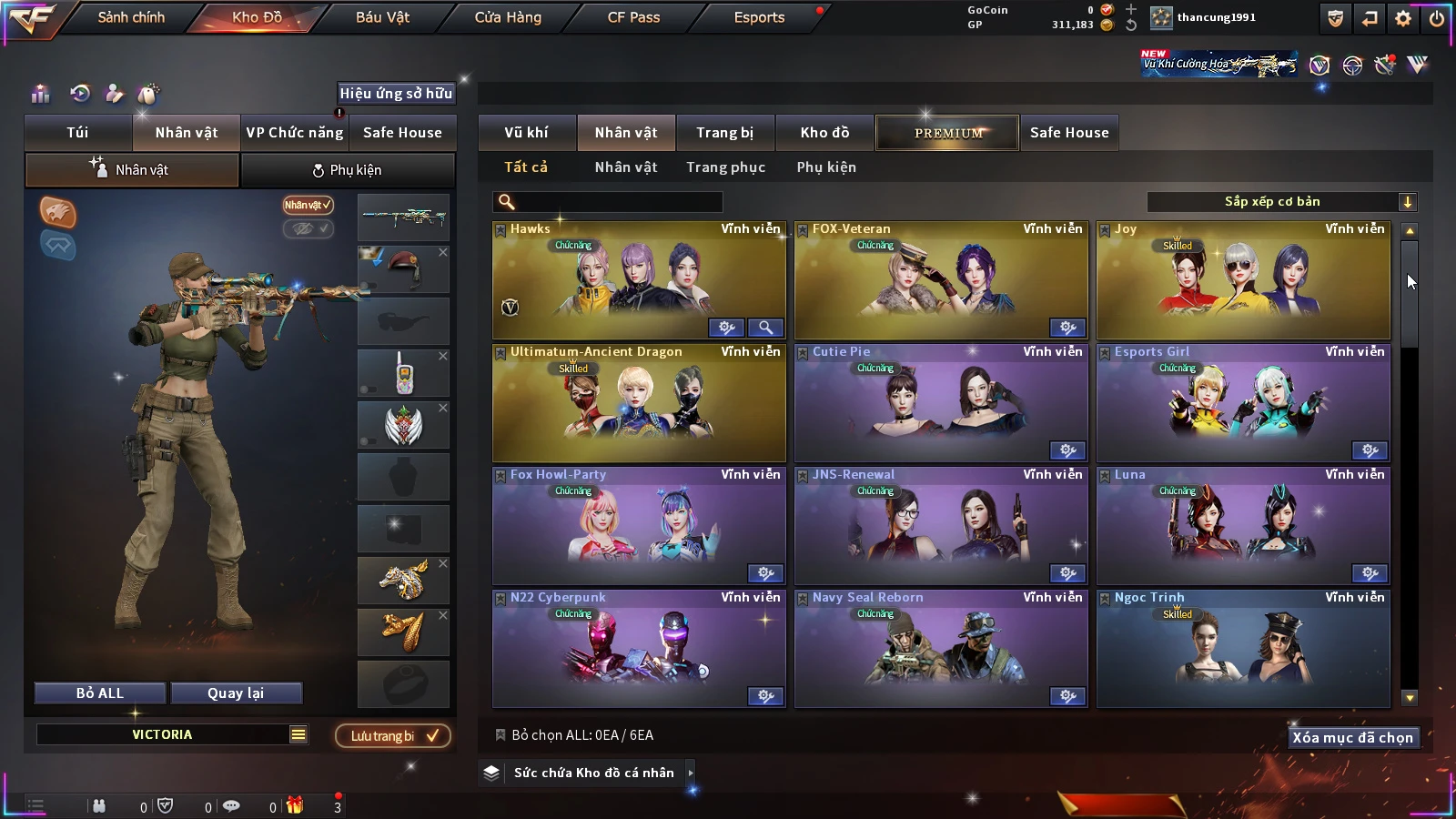Go to the Cửa Hàng shop
This screenshot has height=819, width=1456.
[x=508, y=17]
